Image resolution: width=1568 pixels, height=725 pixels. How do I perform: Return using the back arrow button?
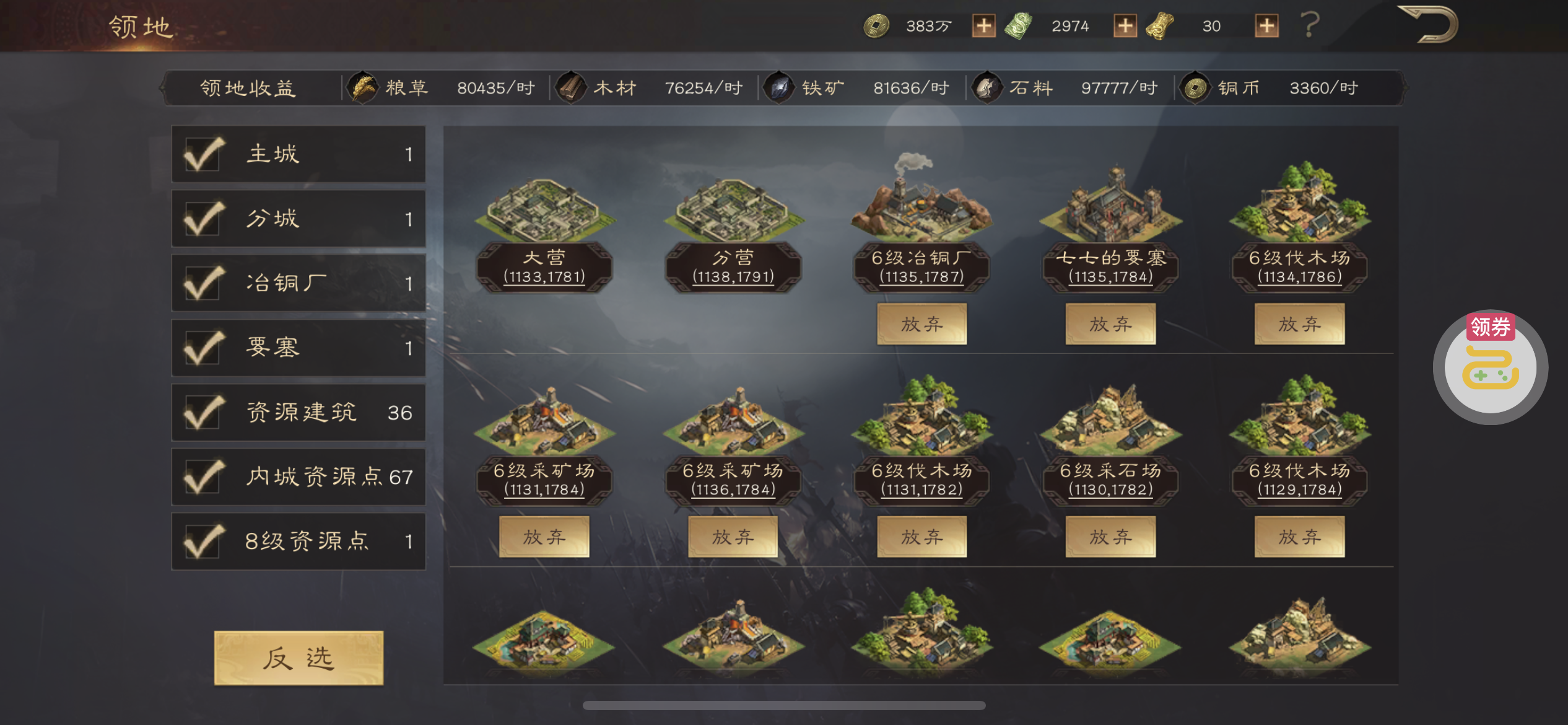tap(1429, 25)
